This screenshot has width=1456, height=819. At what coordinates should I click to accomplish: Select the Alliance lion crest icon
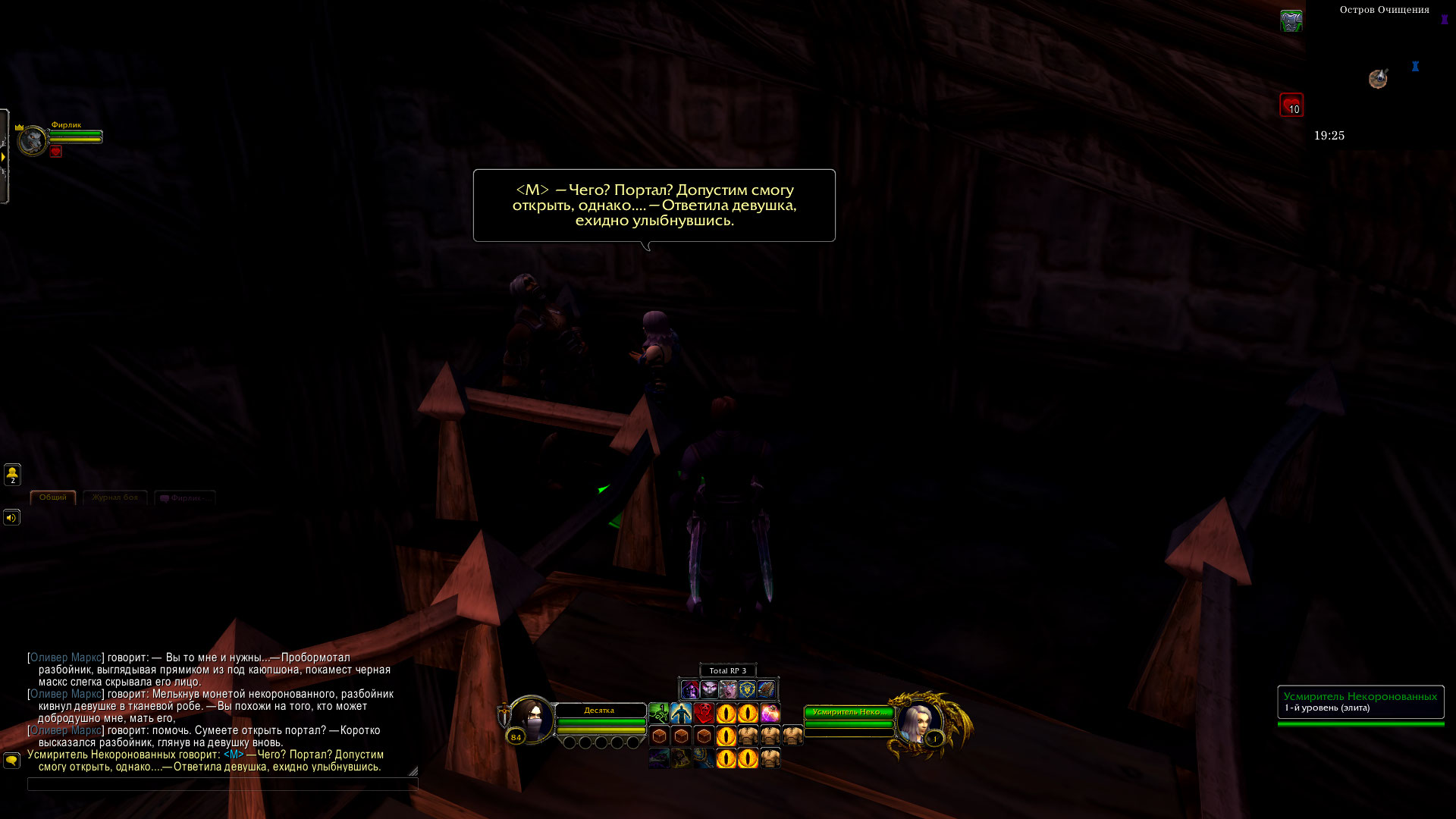tap(747, 689)
